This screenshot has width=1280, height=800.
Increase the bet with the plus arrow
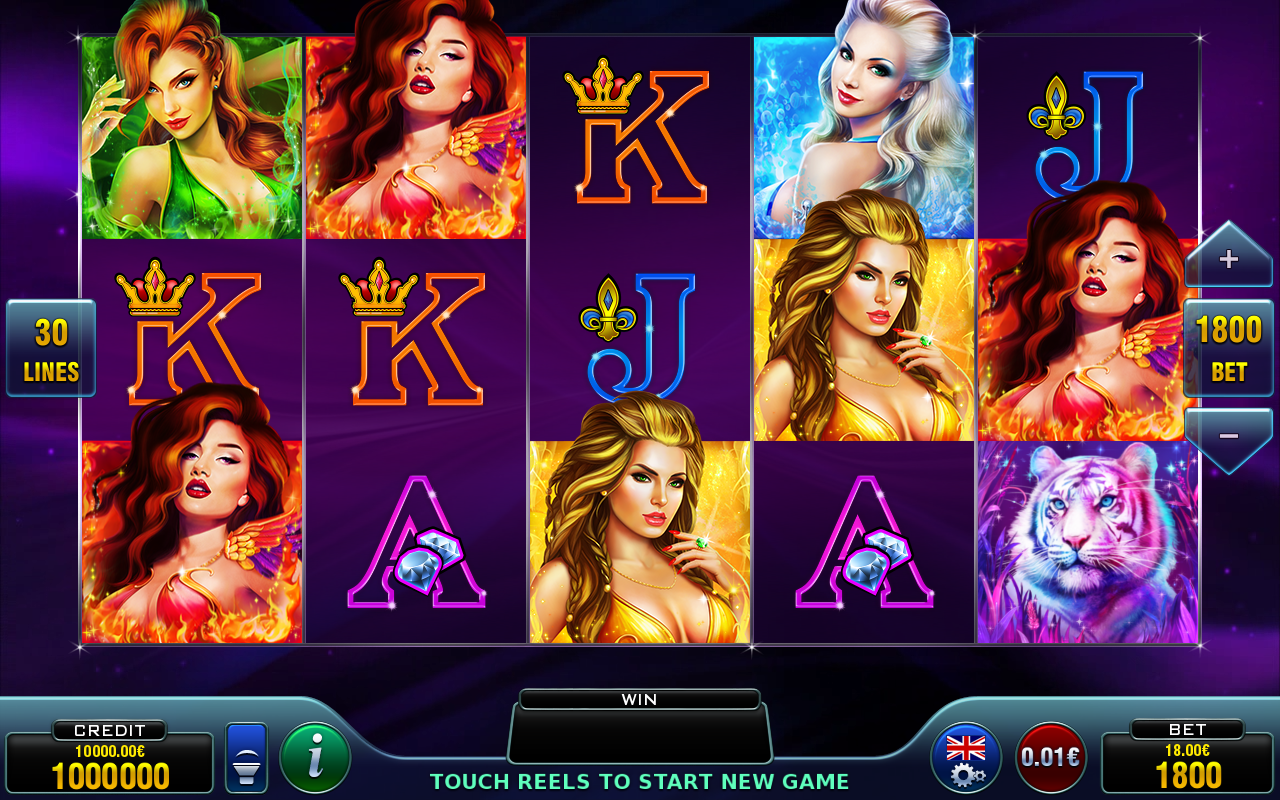1228,260
